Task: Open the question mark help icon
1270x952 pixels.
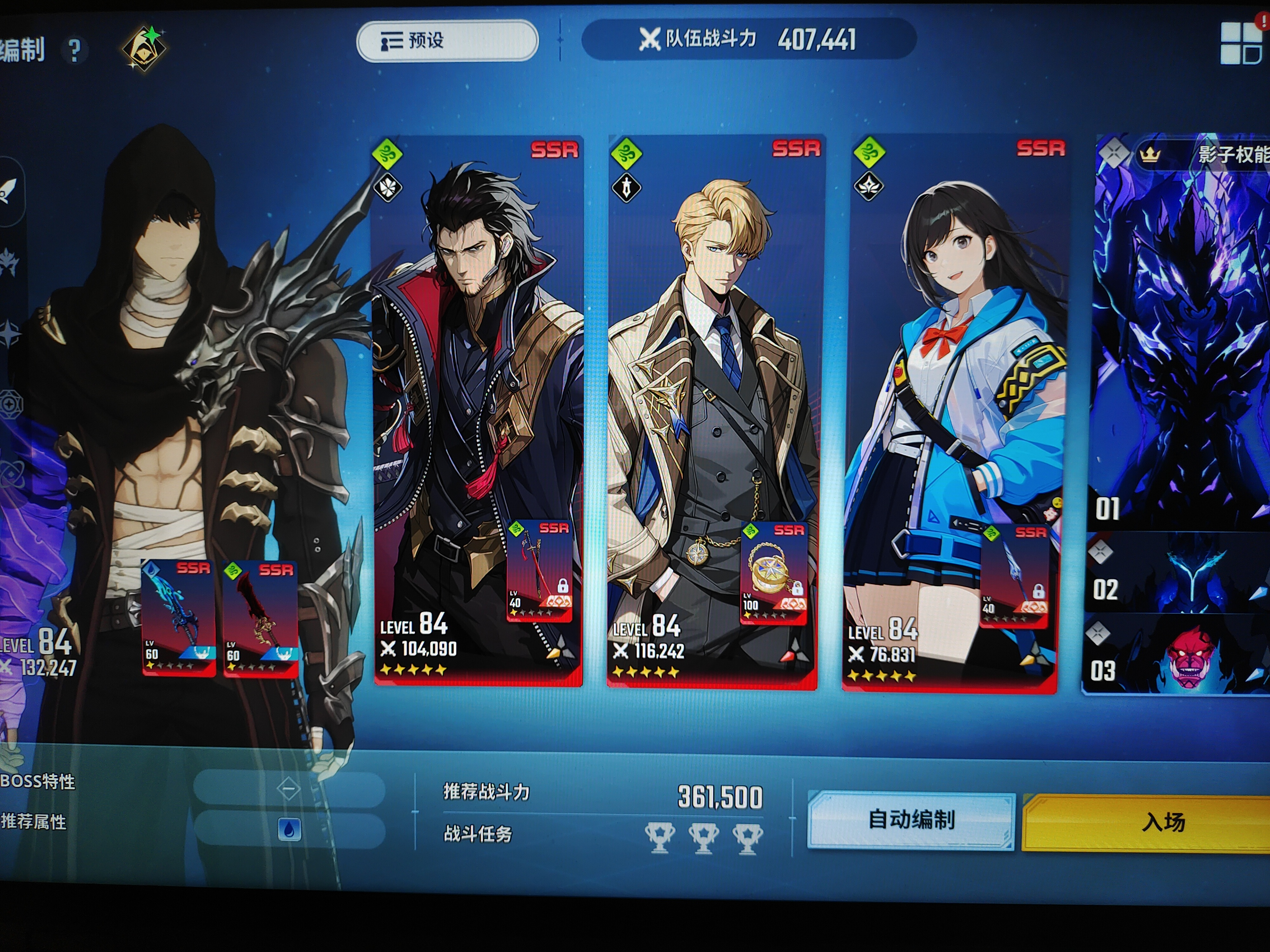Action: (x=74, y=50)
